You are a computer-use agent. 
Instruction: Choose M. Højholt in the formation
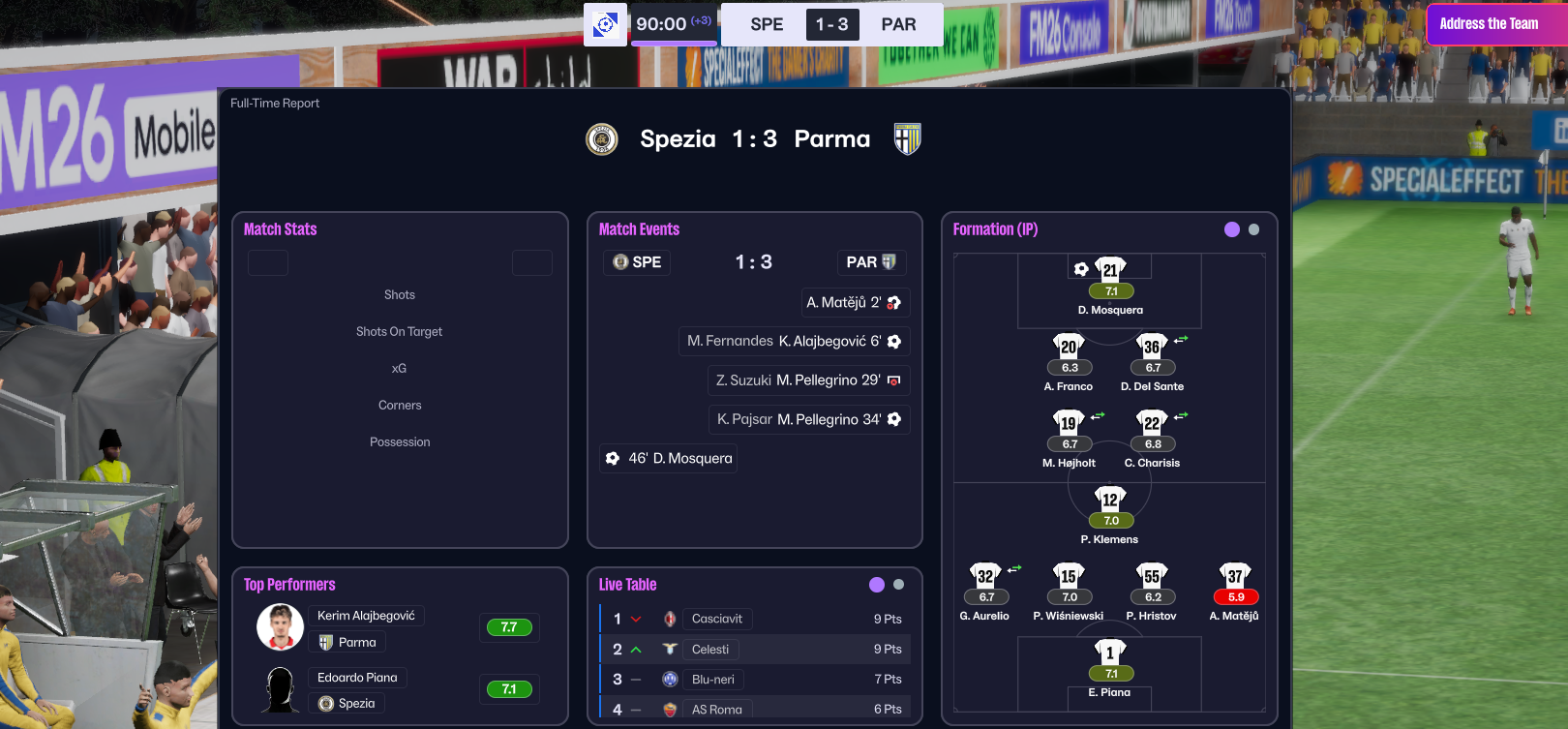[x=1069, y=423]
